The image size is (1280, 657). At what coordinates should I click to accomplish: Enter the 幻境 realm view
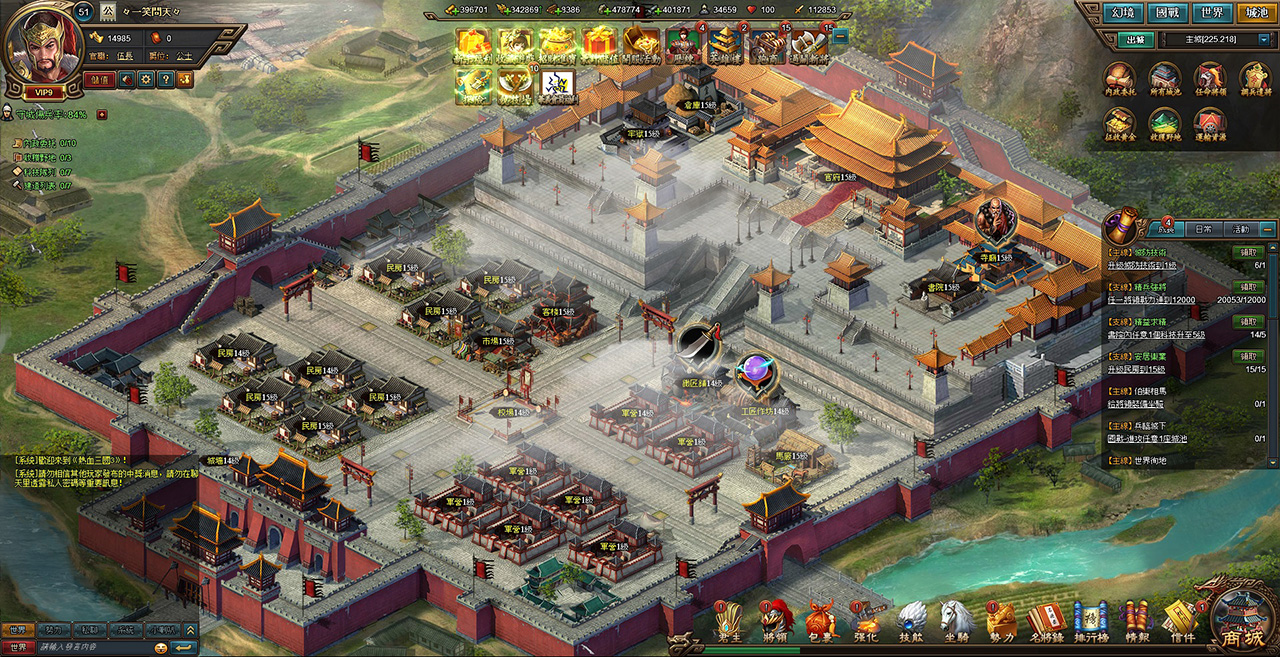coord(1120,14)
